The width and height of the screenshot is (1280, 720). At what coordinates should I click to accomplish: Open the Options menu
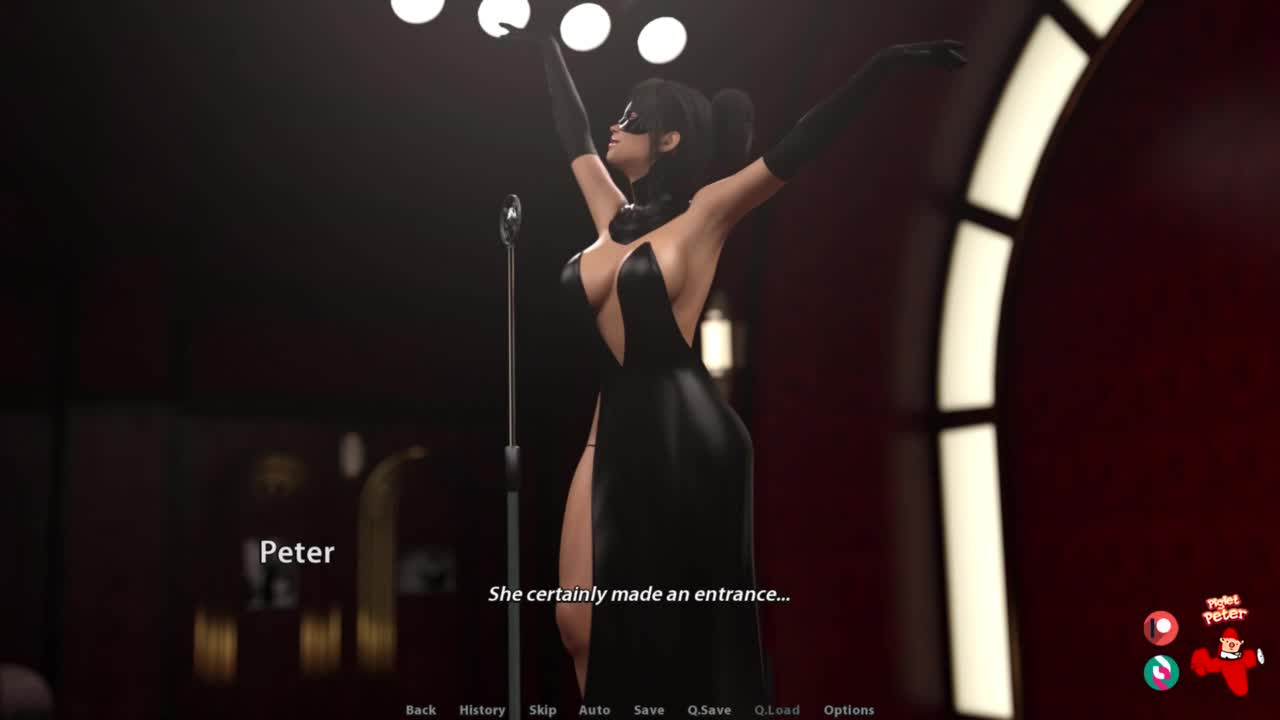point(849,710)
